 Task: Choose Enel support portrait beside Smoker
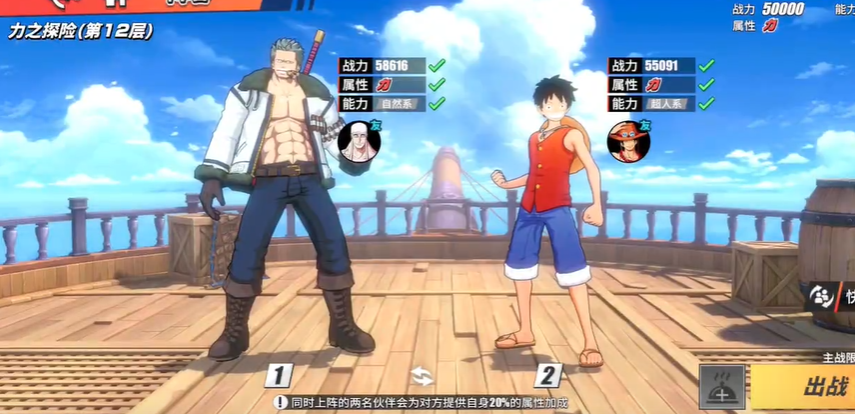click(358, 140)
